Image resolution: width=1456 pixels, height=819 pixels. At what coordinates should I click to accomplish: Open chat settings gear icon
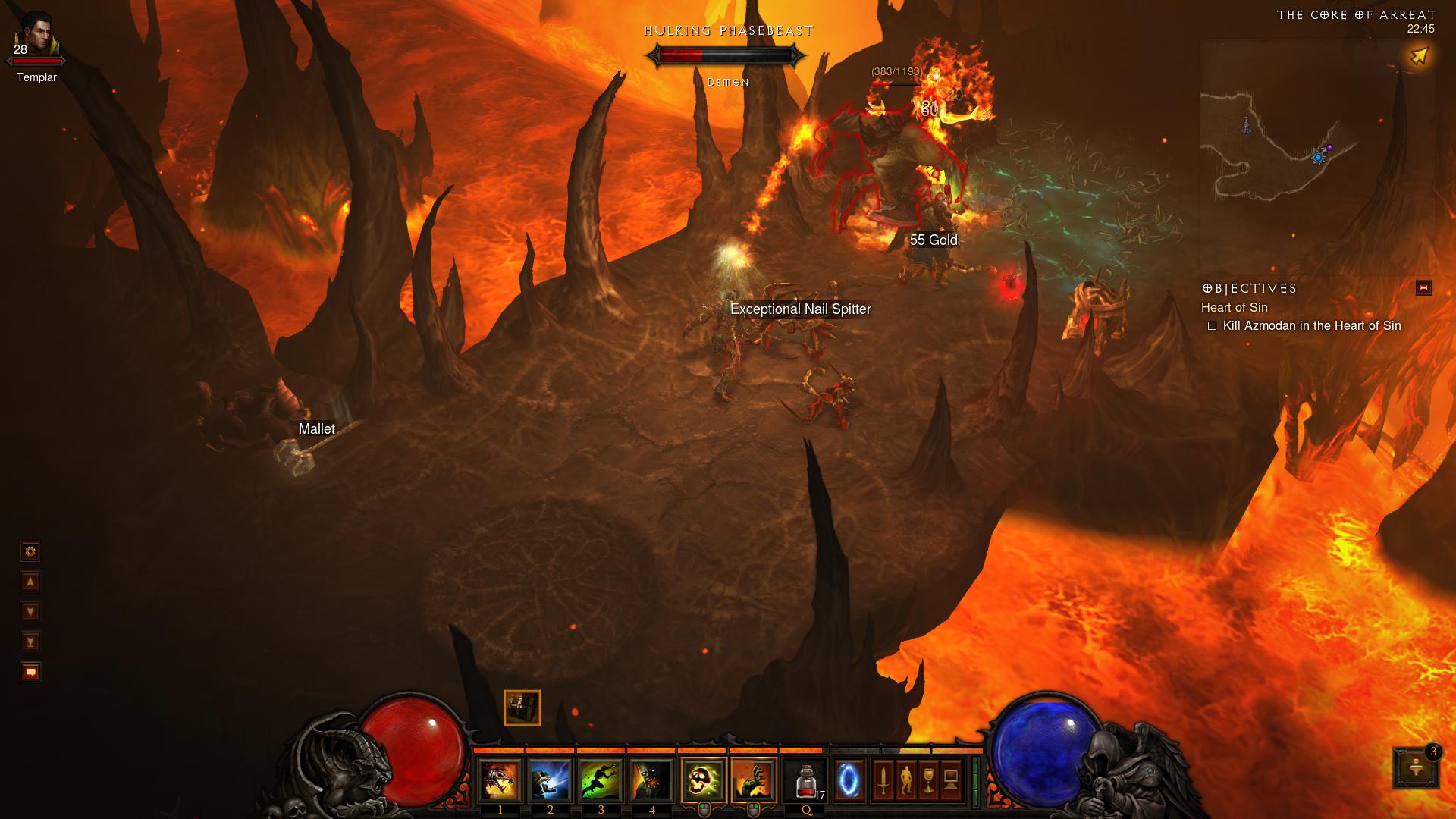30,551
